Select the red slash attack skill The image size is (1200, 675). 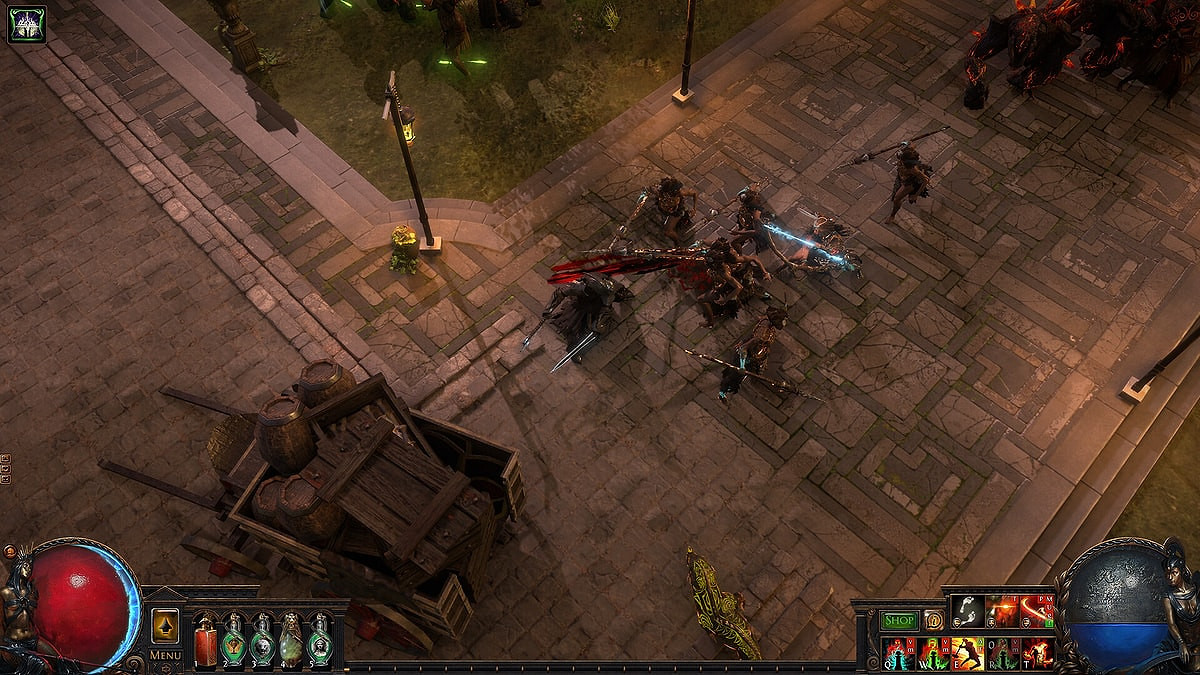[1037, 612]
